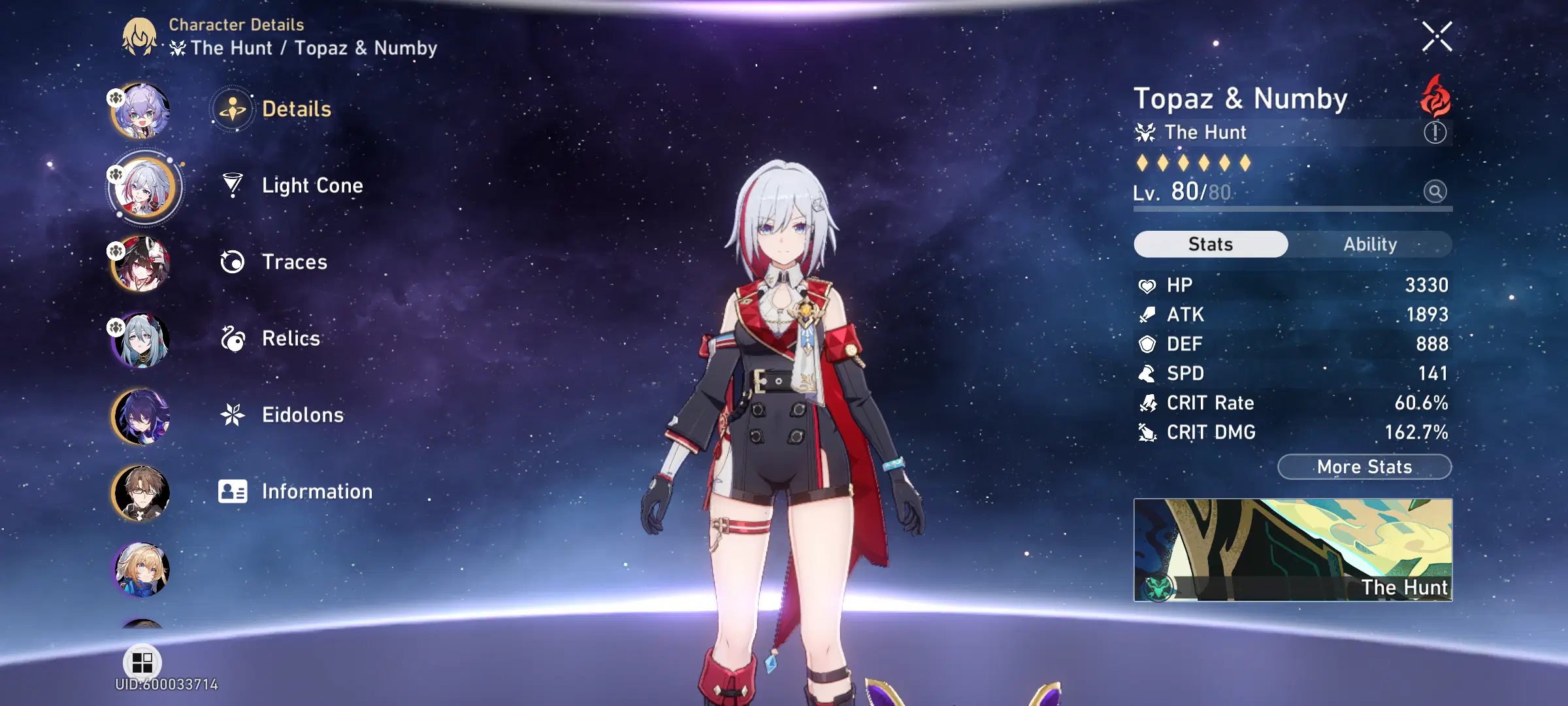The width and height of the screenshot is (1568, 706).
Task: Open the Details panel icon
Action: coord(232,109)
